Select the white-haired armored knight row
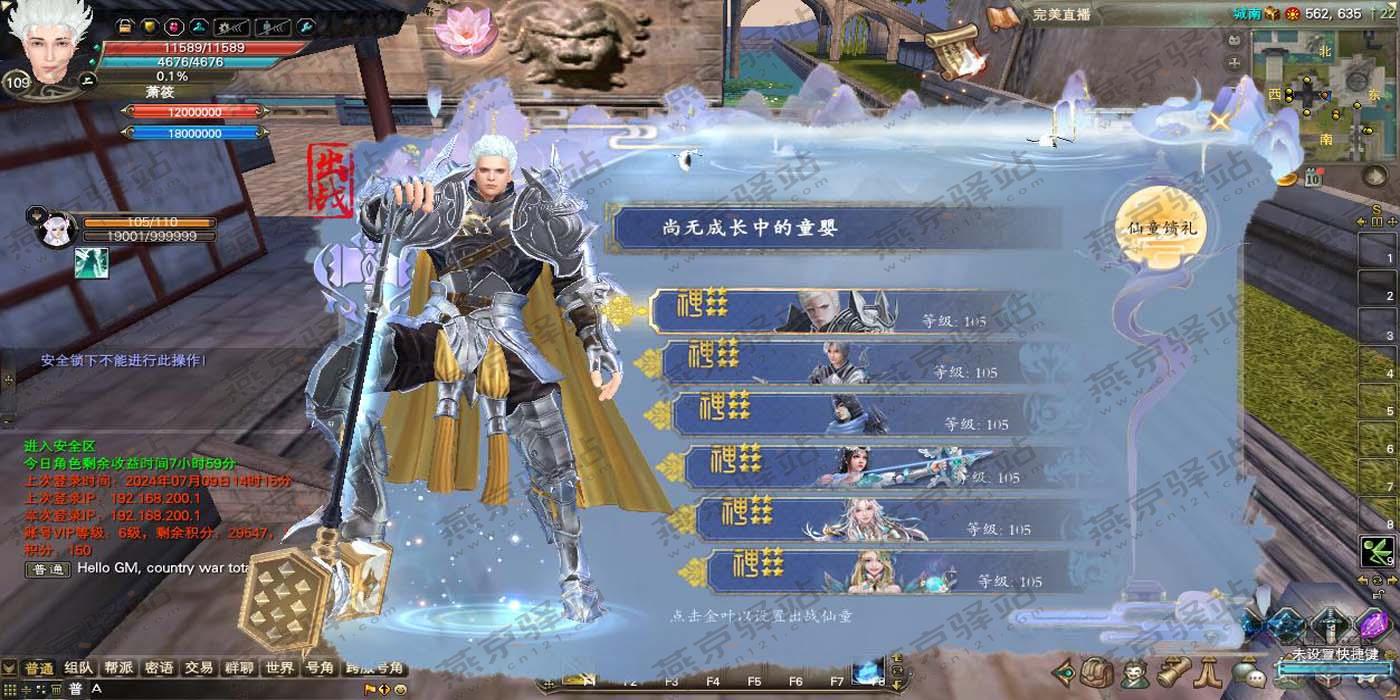 pos(840,311)
